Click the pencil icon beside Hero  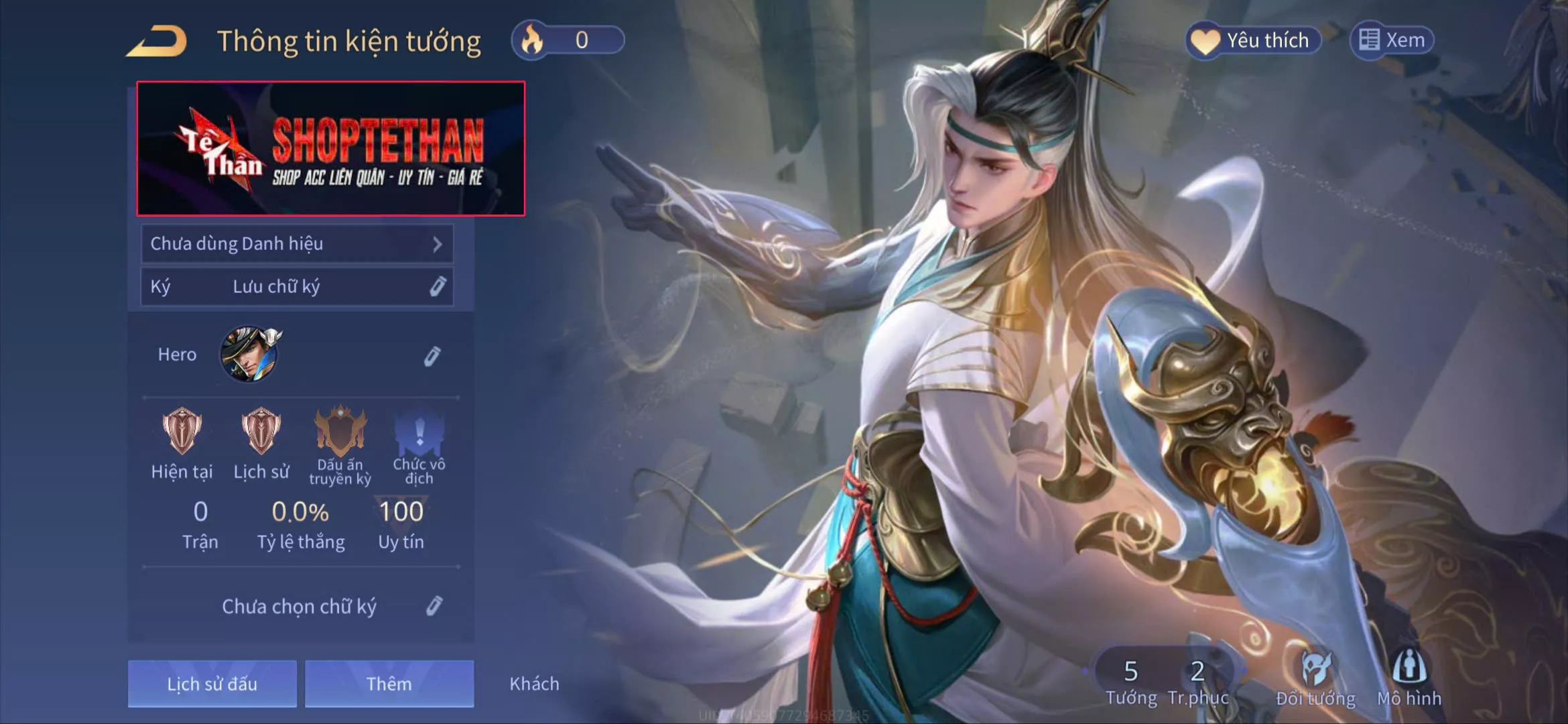[x=432, y=356]
